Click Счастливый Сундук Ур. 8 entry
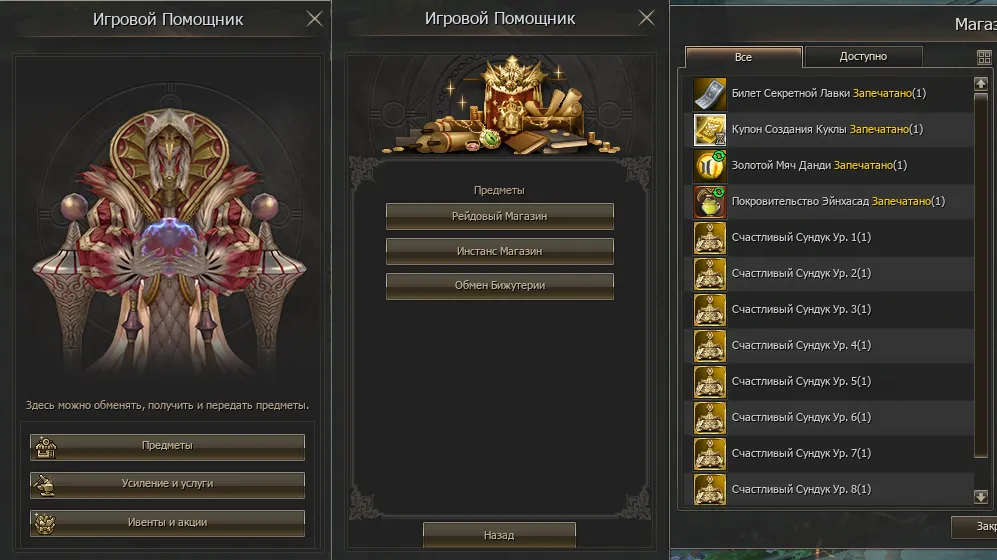 coord(828,490)
